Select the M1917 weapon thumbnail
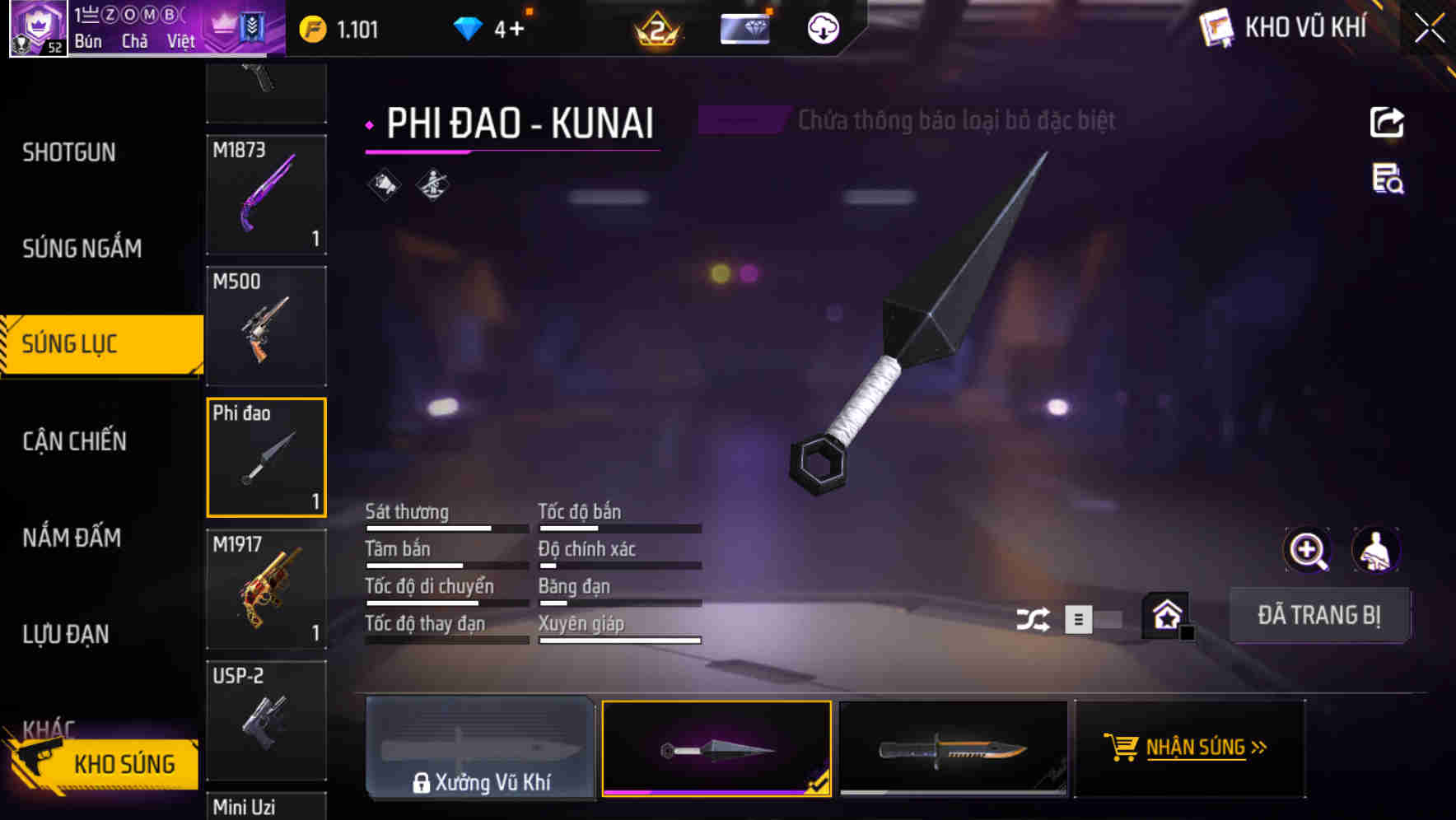This screenshot has width=1456, height=820. (266, 589)
